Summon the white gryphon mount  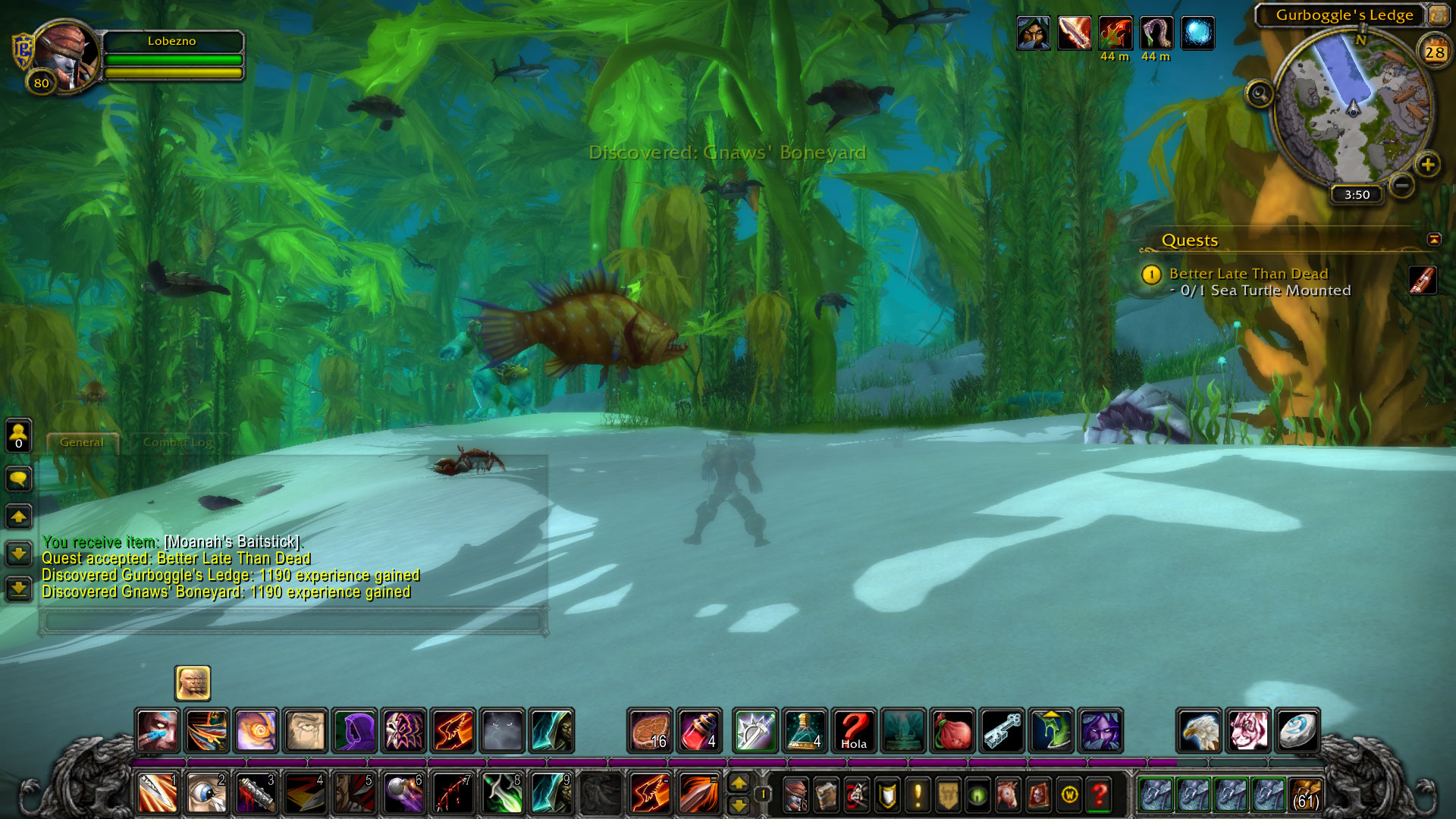click(1198, 731)
